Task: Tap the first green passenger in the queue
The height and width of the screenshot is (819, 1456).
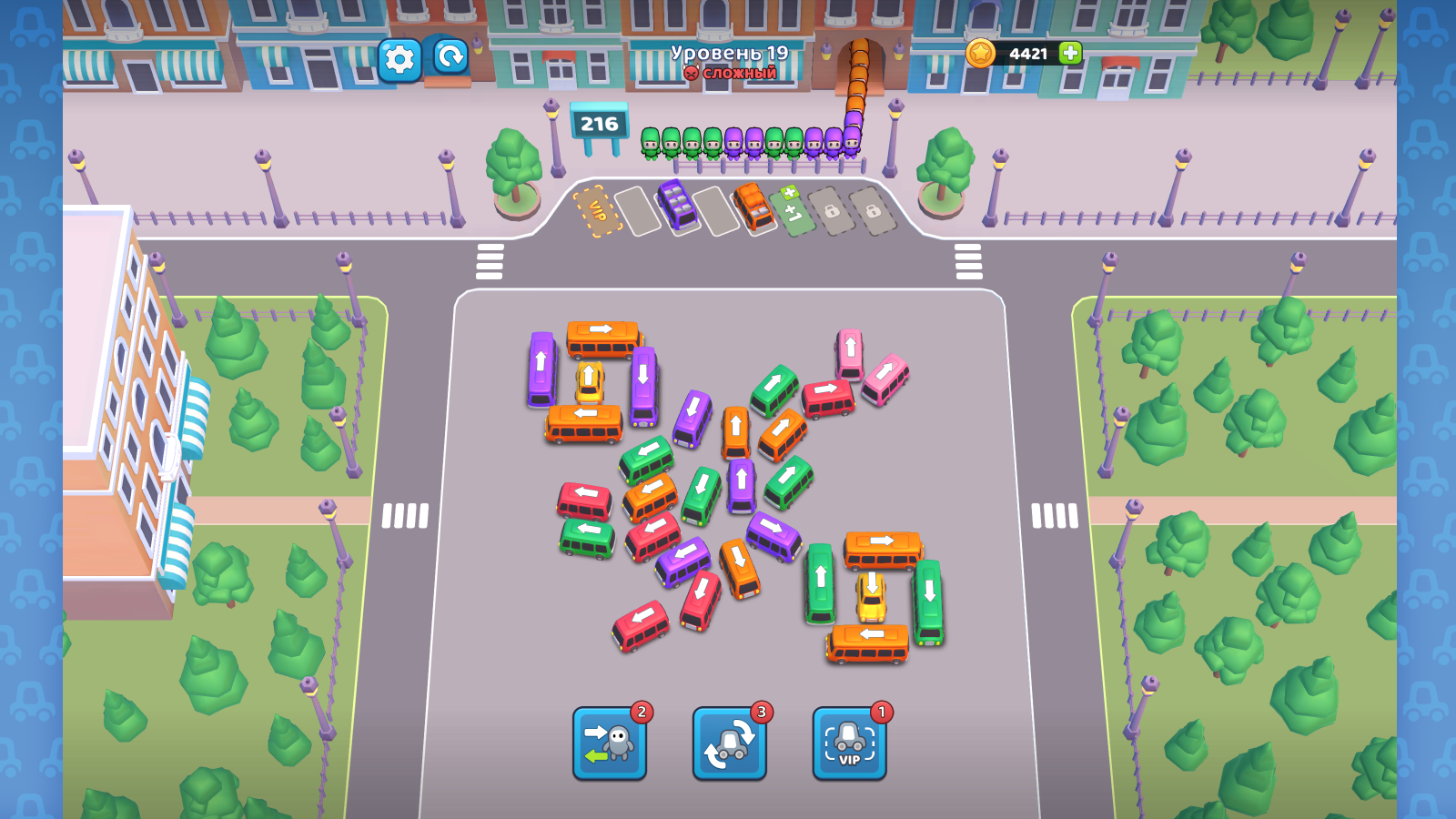Action: point(652,144)
